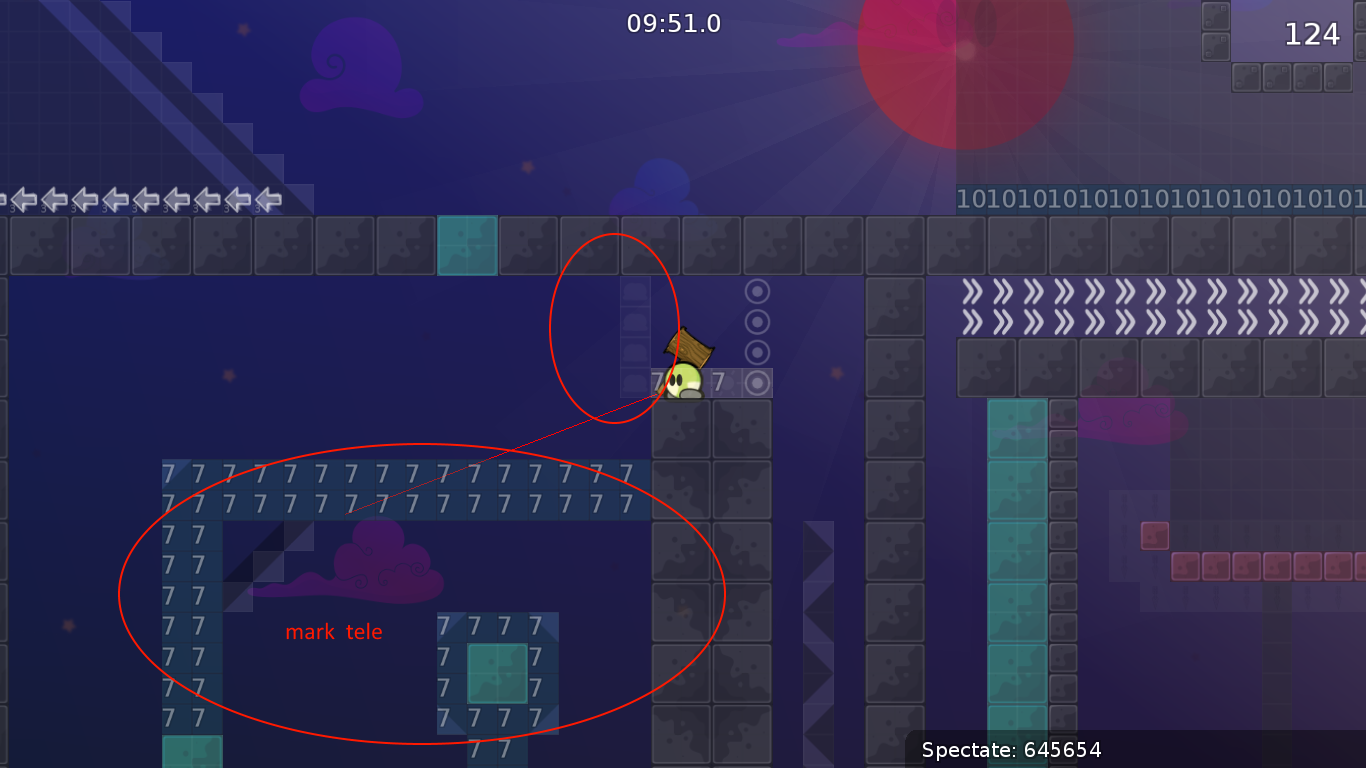1366x768 pixels.
Task: Expand the upper red circled annotation area
Action: pyautogui.click(x=613, y=327)
